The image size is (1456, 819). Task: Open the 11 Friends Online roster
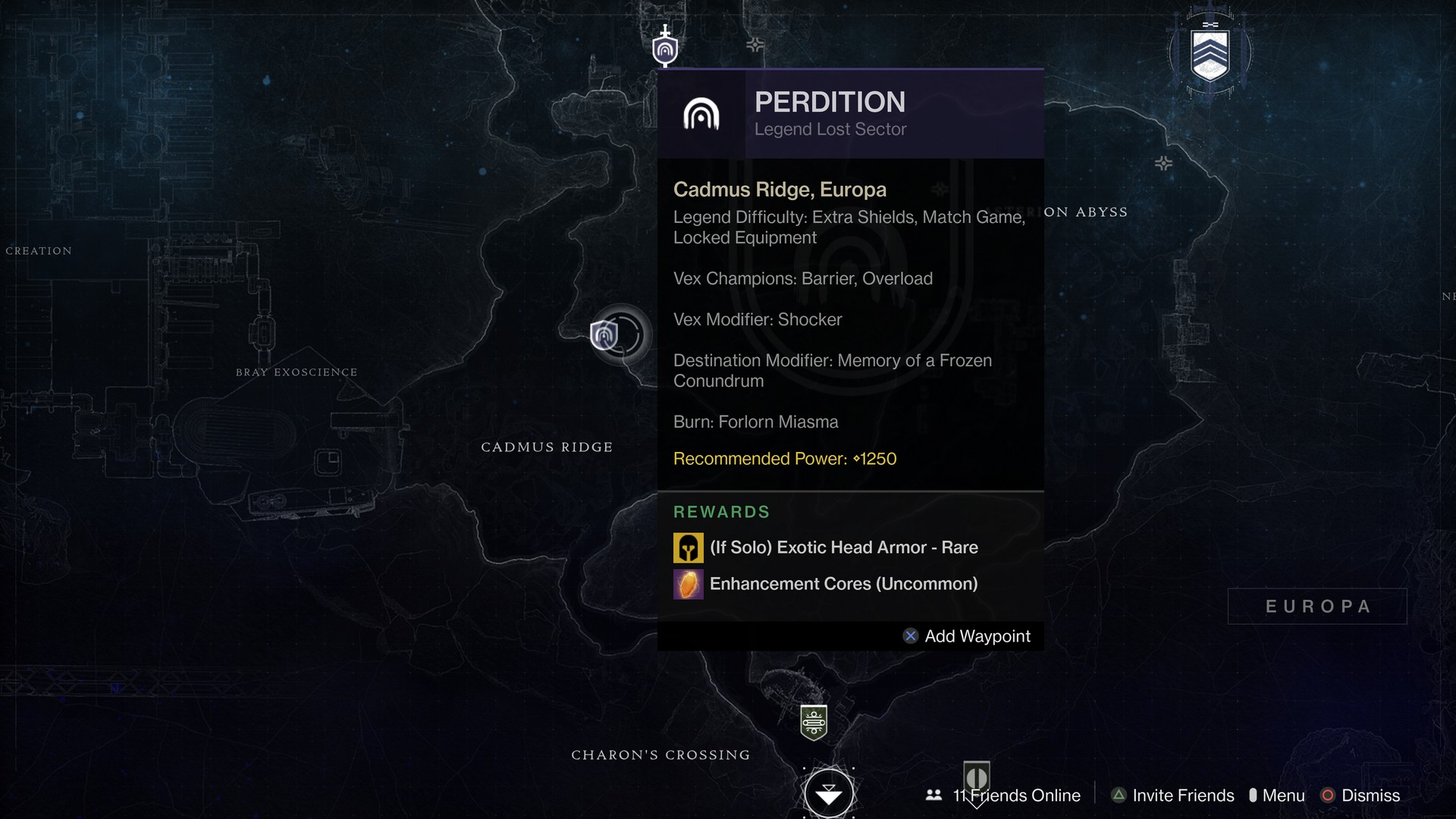coord(1003,795)
